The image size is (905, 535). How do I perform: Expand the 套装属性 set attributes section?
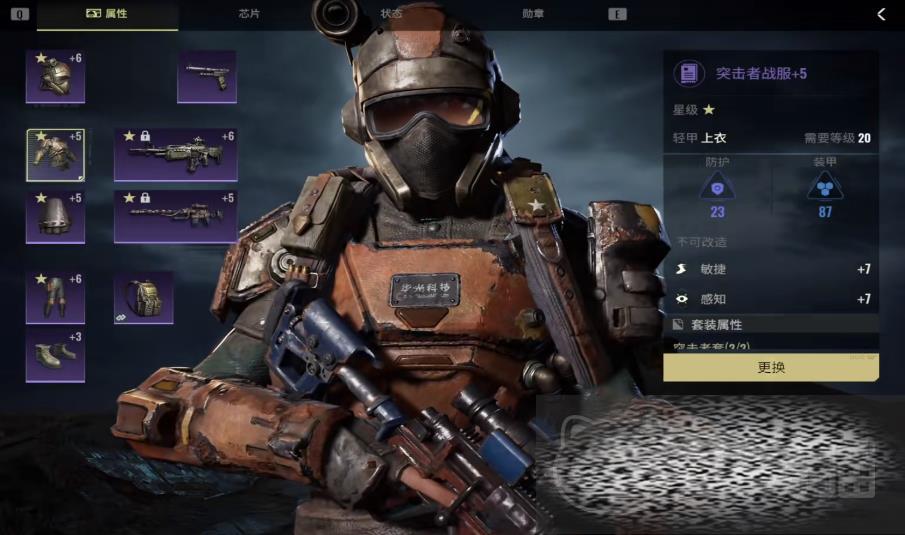tap(771, 325)
